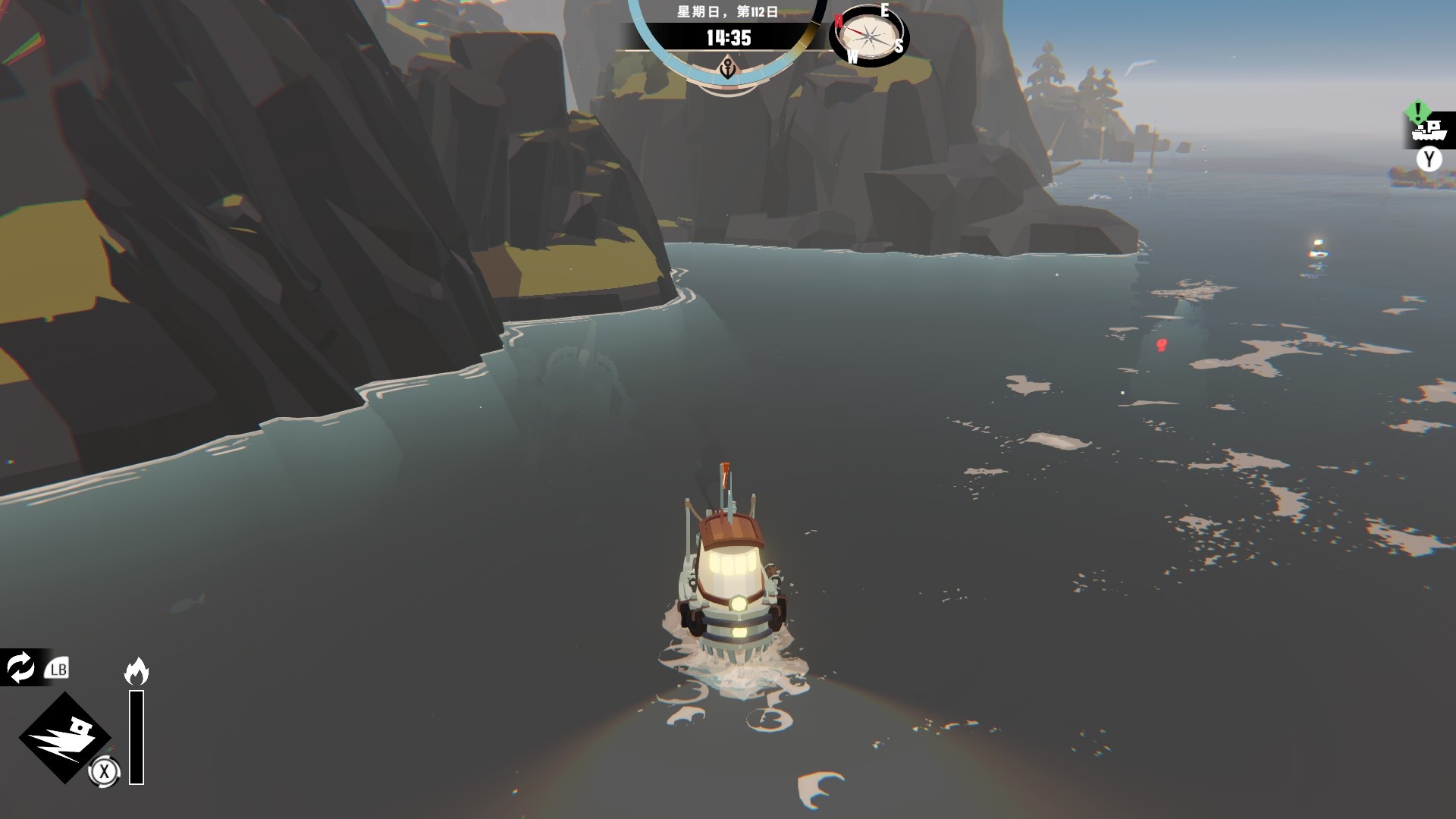The image size is (1456, 819).
Task: Cycle abilities with the swap arrows icon
Action: [x=20, y=668]
